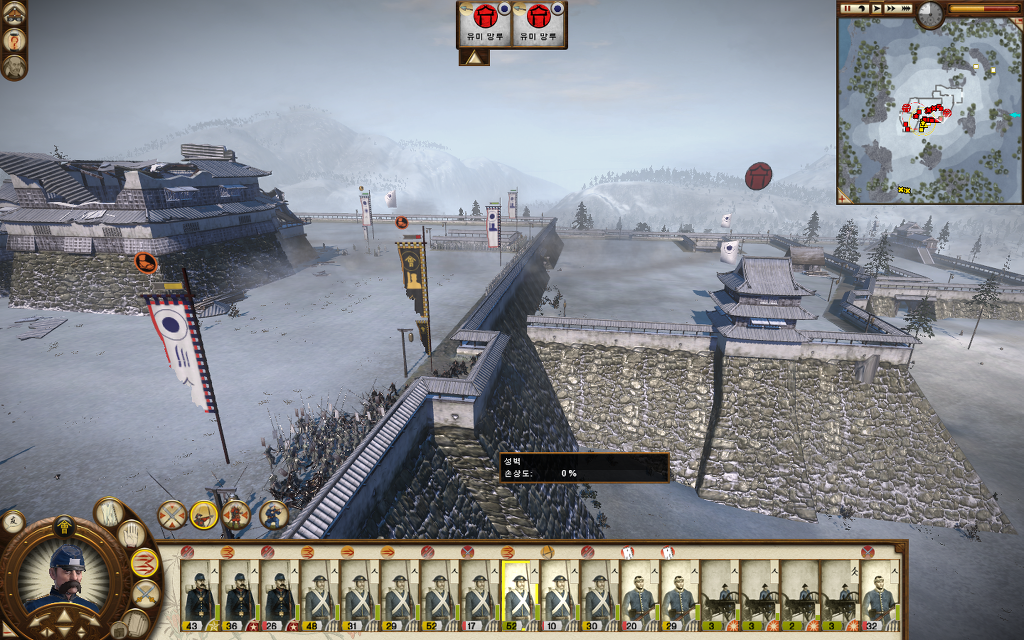Select the artillery card showing 2 crew
This screenshot has height=640, width=1024.
pyautogui.click(x=800, y=590)
